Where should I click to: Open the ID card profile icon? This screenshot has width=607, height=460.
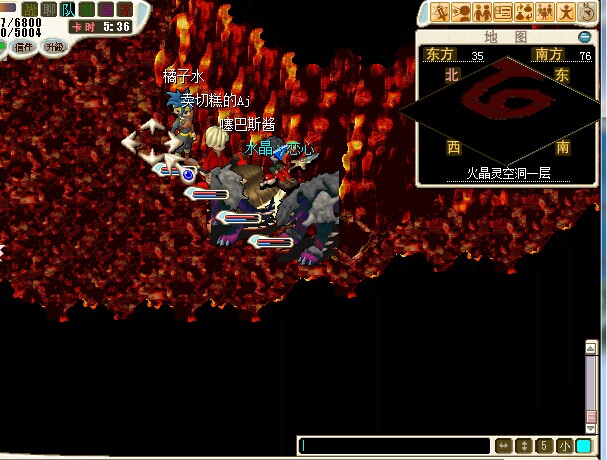coord(503,12)
